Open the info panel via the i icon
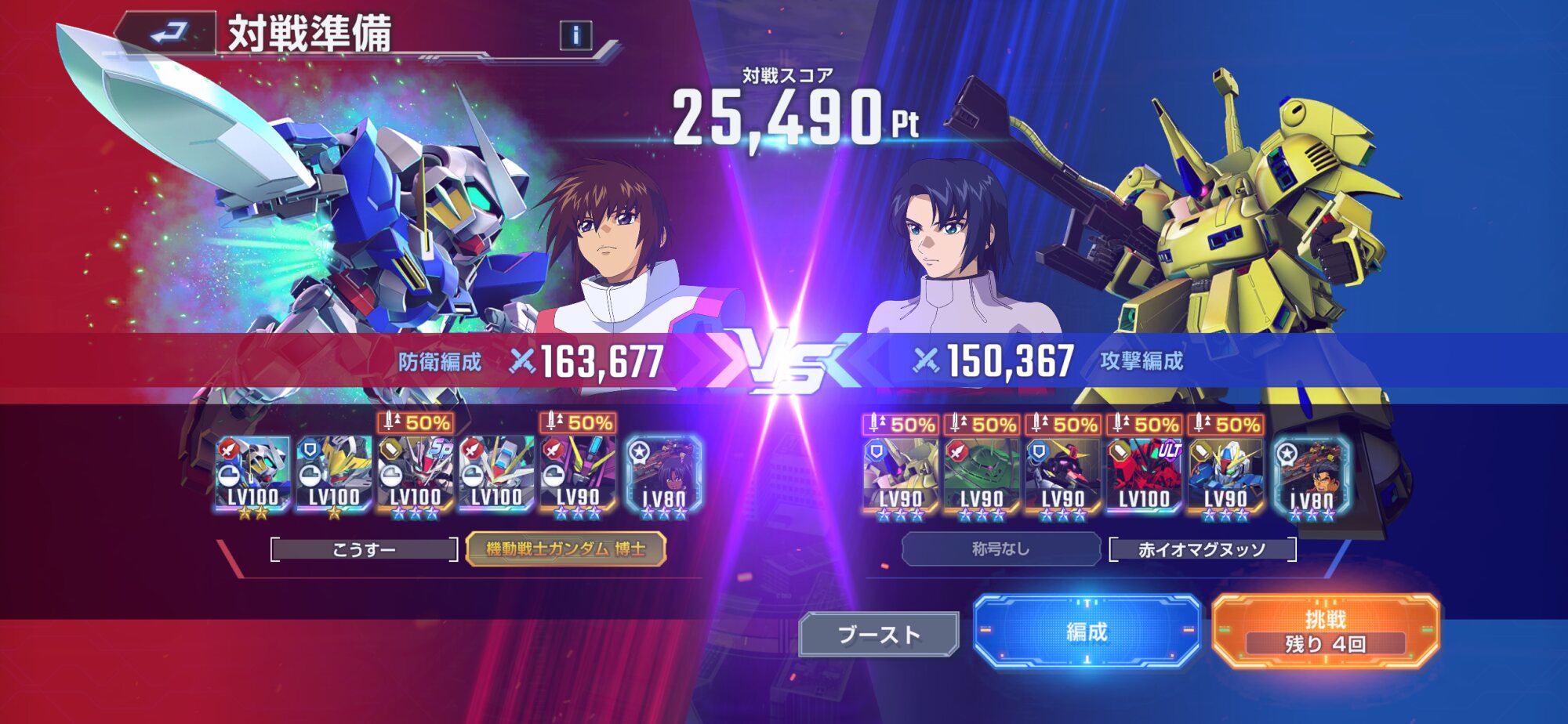The image size is (1568, 724). tap(575, 35)
